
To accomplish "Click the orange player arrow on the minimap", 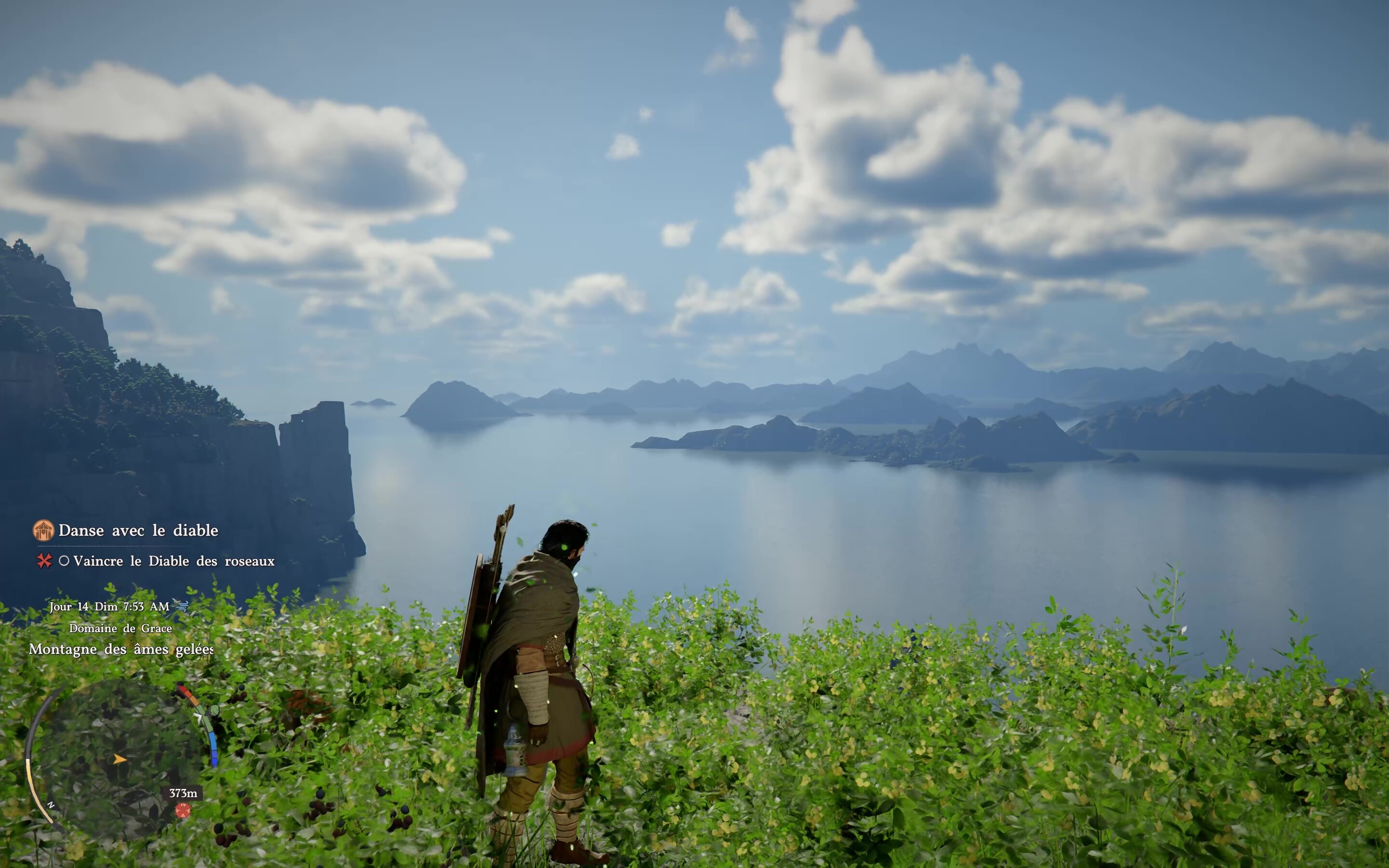I will tap(120, 759).
